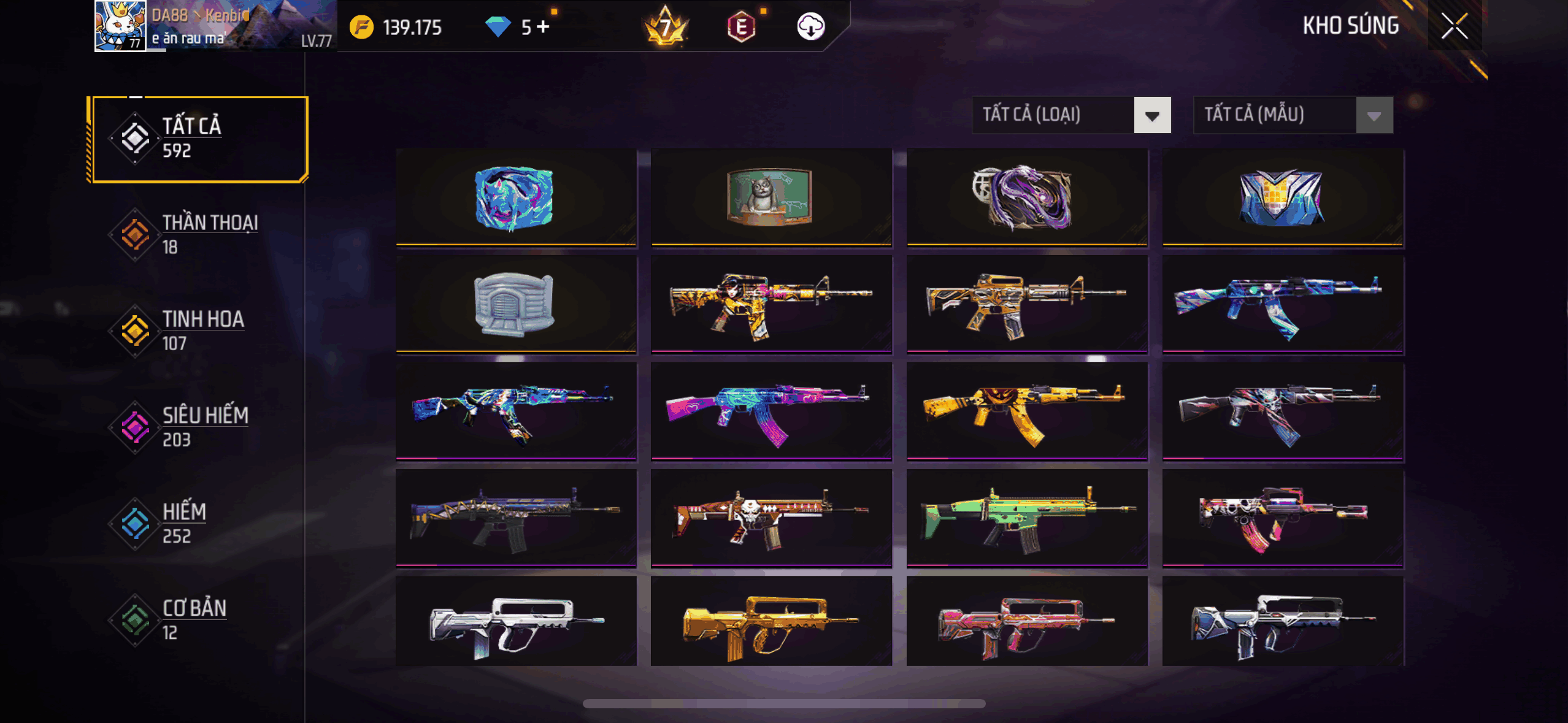
Task: Open the Tinh Hoa category
Action: click(x=198, y=331)
